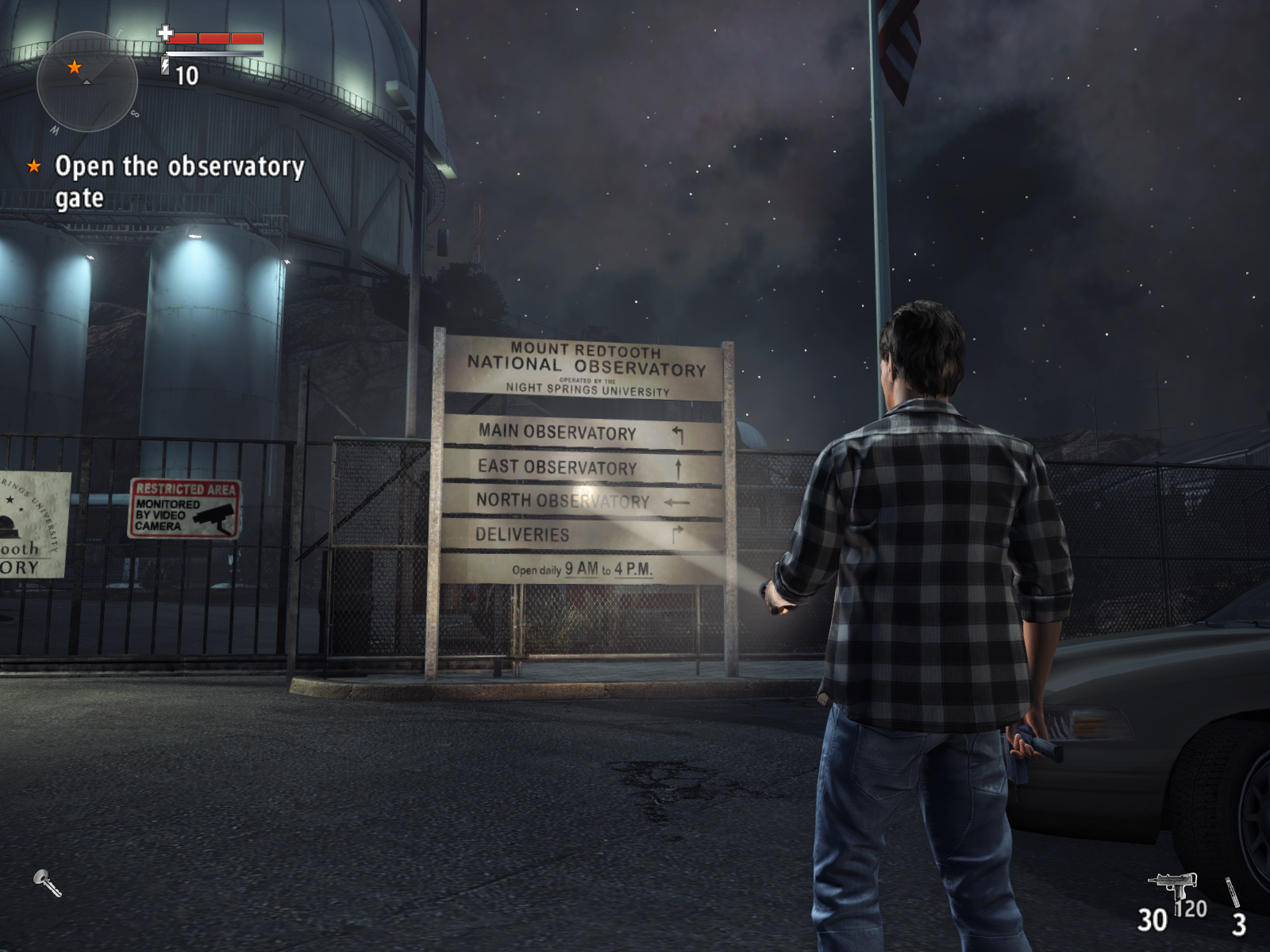Click the orange star marker on minimap

pyautogui.click(x=75, y=67)
